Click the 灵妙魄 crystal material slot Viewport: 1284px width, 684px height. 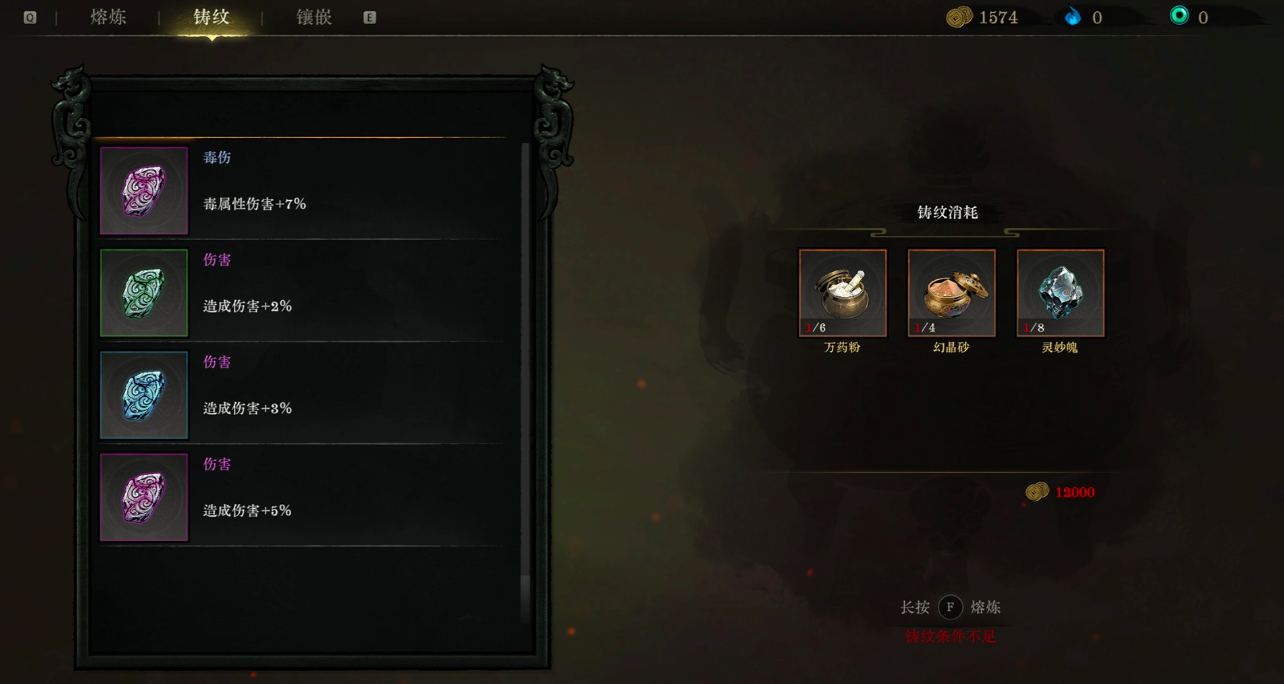click(1060, 293)
